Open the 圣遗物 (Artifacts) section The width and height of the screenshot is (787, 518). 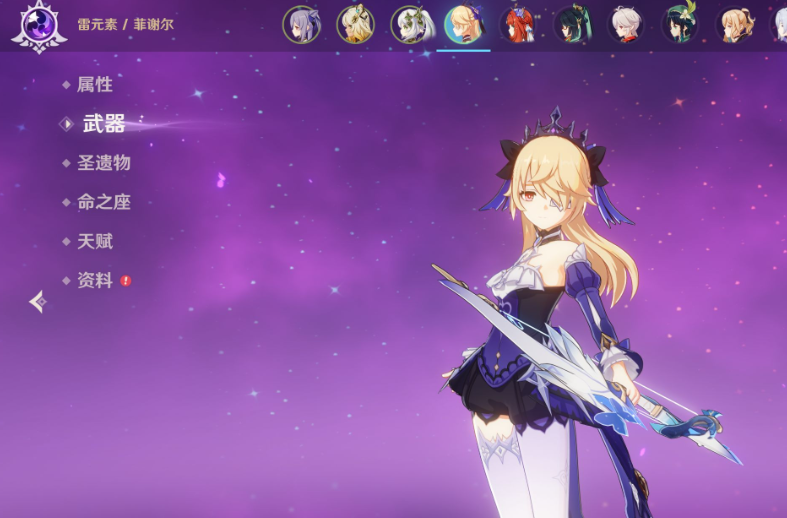click(103, 163)
